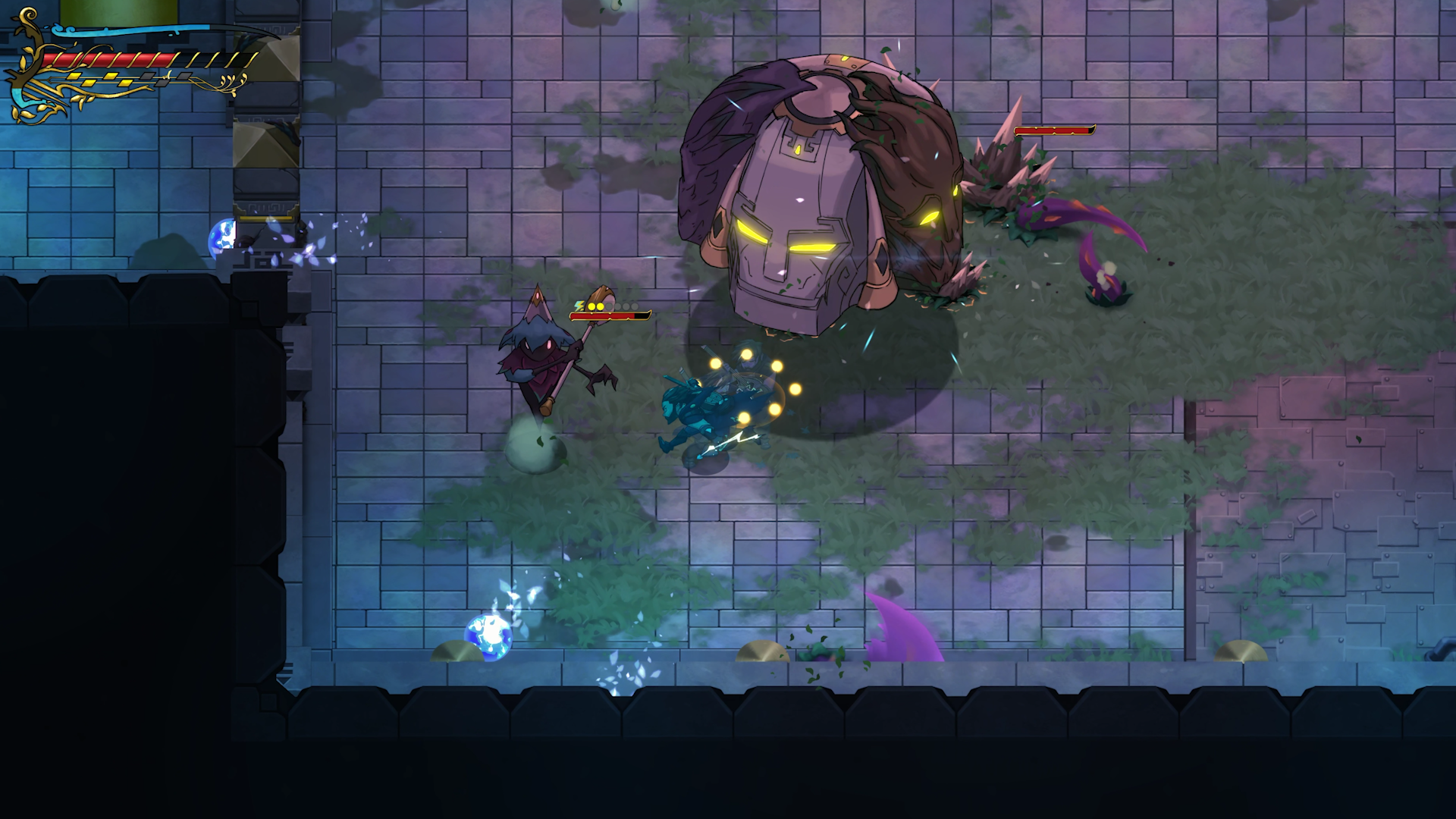Click the blue orb pickup near the left wall
1456x819 pixels.
point(223,237)
